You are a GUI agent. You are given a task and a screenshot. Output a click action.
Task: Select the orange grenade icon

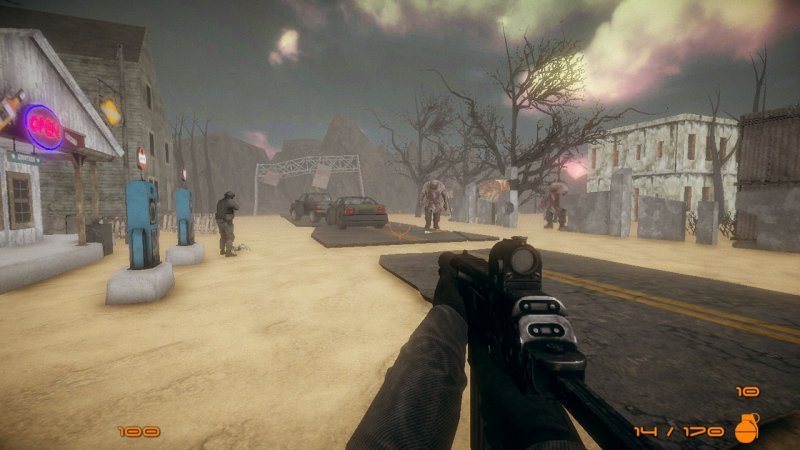tap(746, 428)
